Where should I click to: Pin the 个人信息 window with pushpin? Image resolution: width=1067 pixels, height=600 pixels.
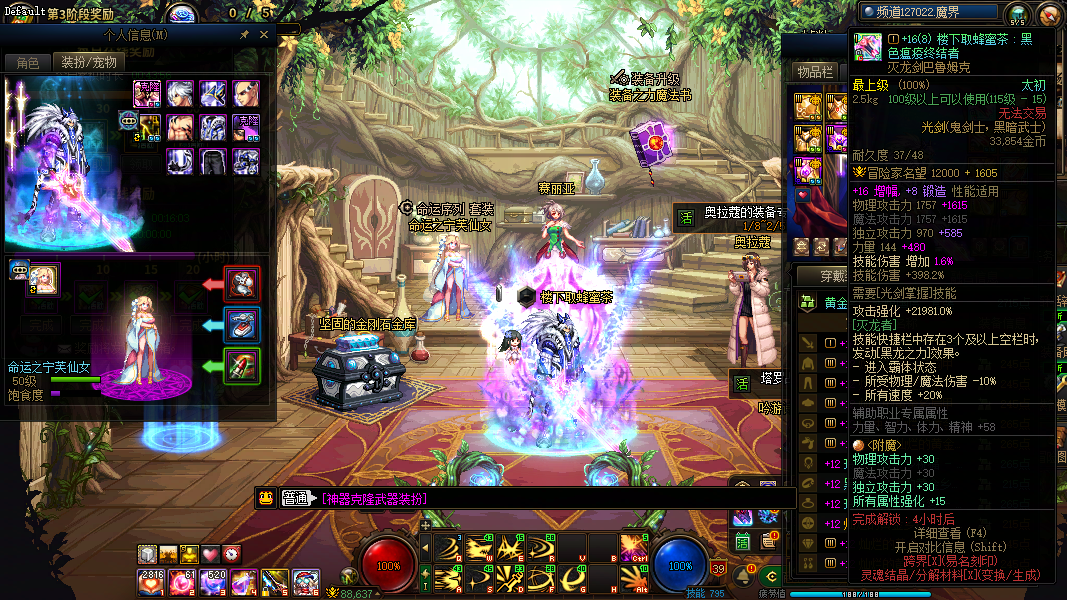coord(245,34)
